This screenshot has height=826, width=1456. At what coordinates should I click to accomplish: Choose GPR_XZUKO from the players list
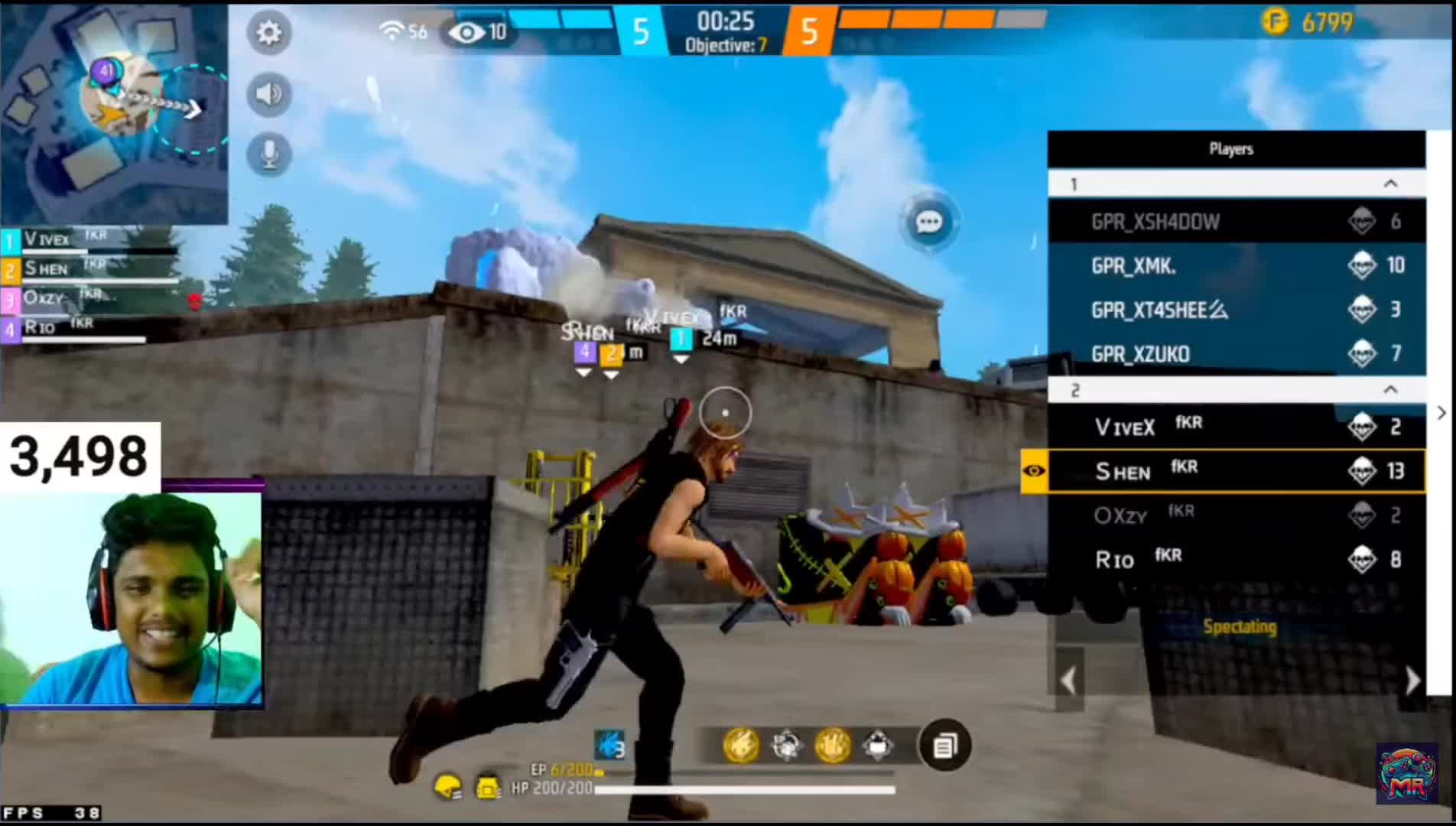pos(1236,354)
